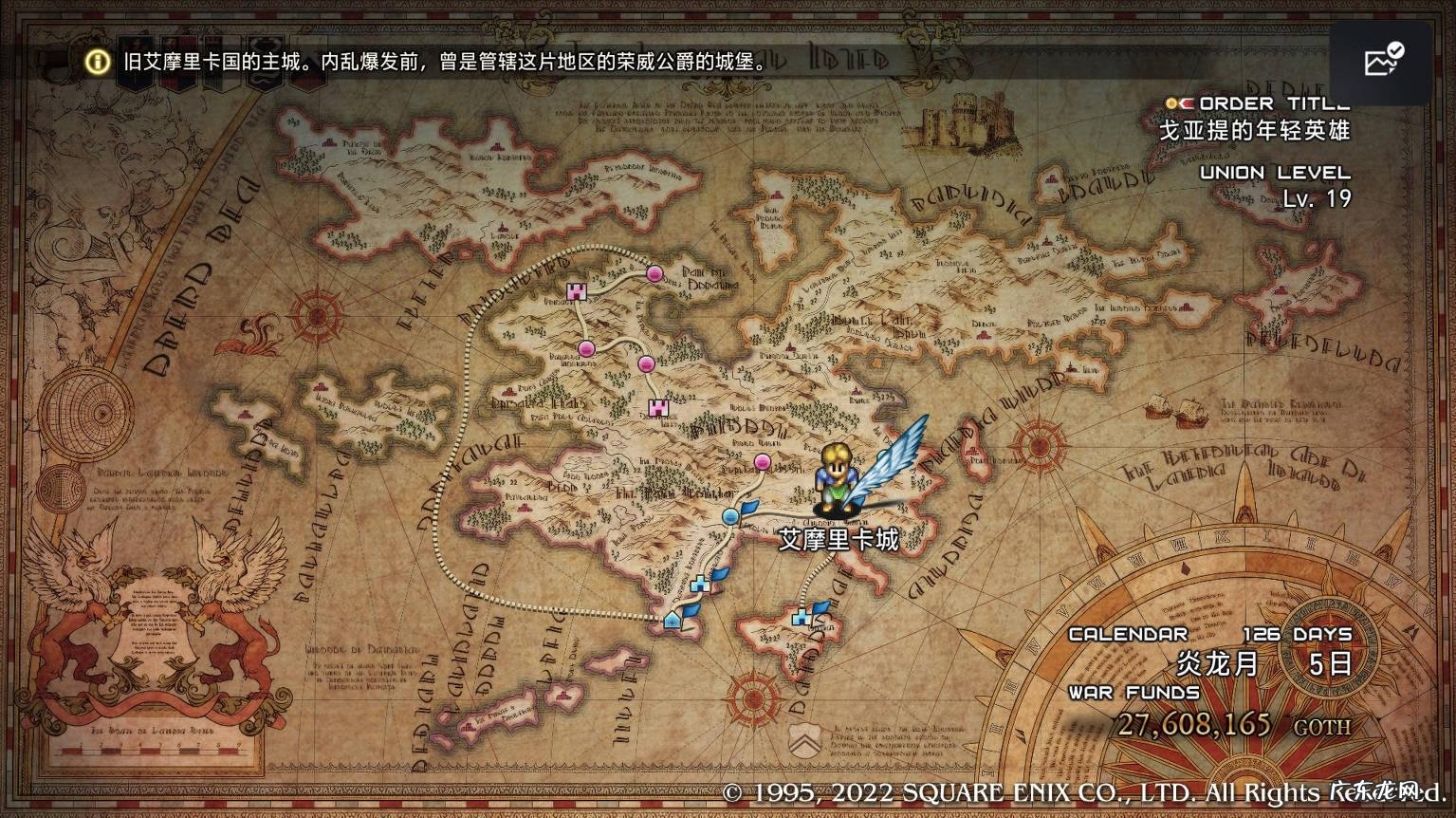Select the pink fortress marker in the map center
Viewport: 1456px width, 818px height.
point(658,408)
